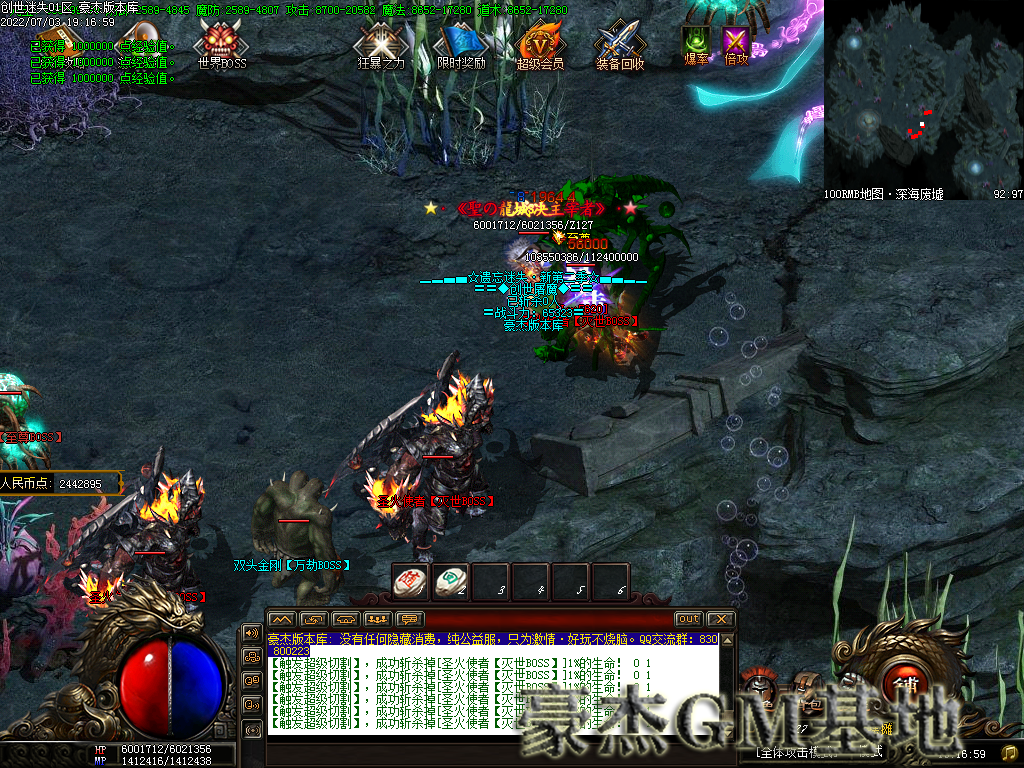
Task: Open the deep sea ruins minimap
Action: coord(922,98)
